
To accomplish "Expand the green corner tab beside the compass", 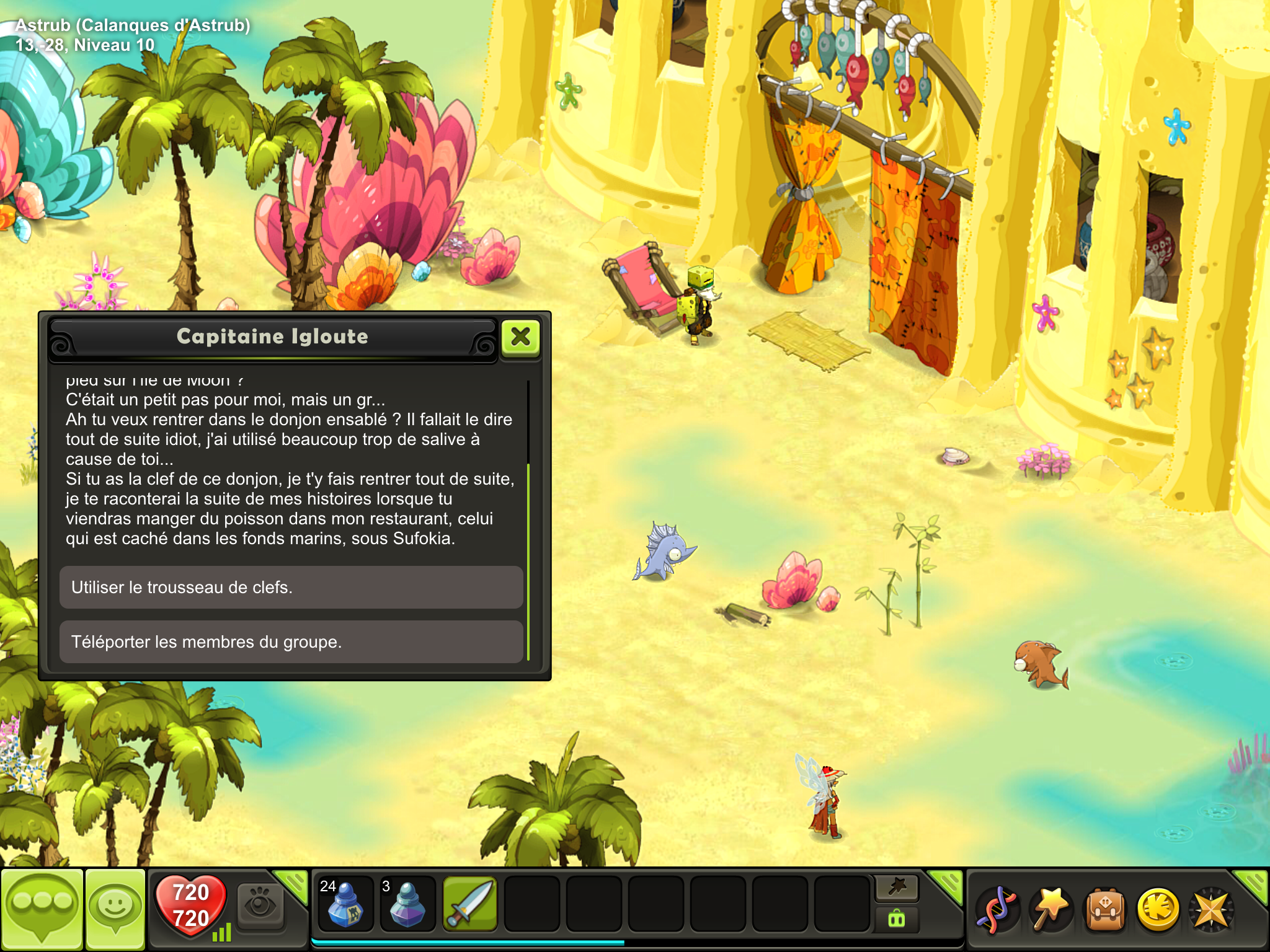I will (1253, 884).
